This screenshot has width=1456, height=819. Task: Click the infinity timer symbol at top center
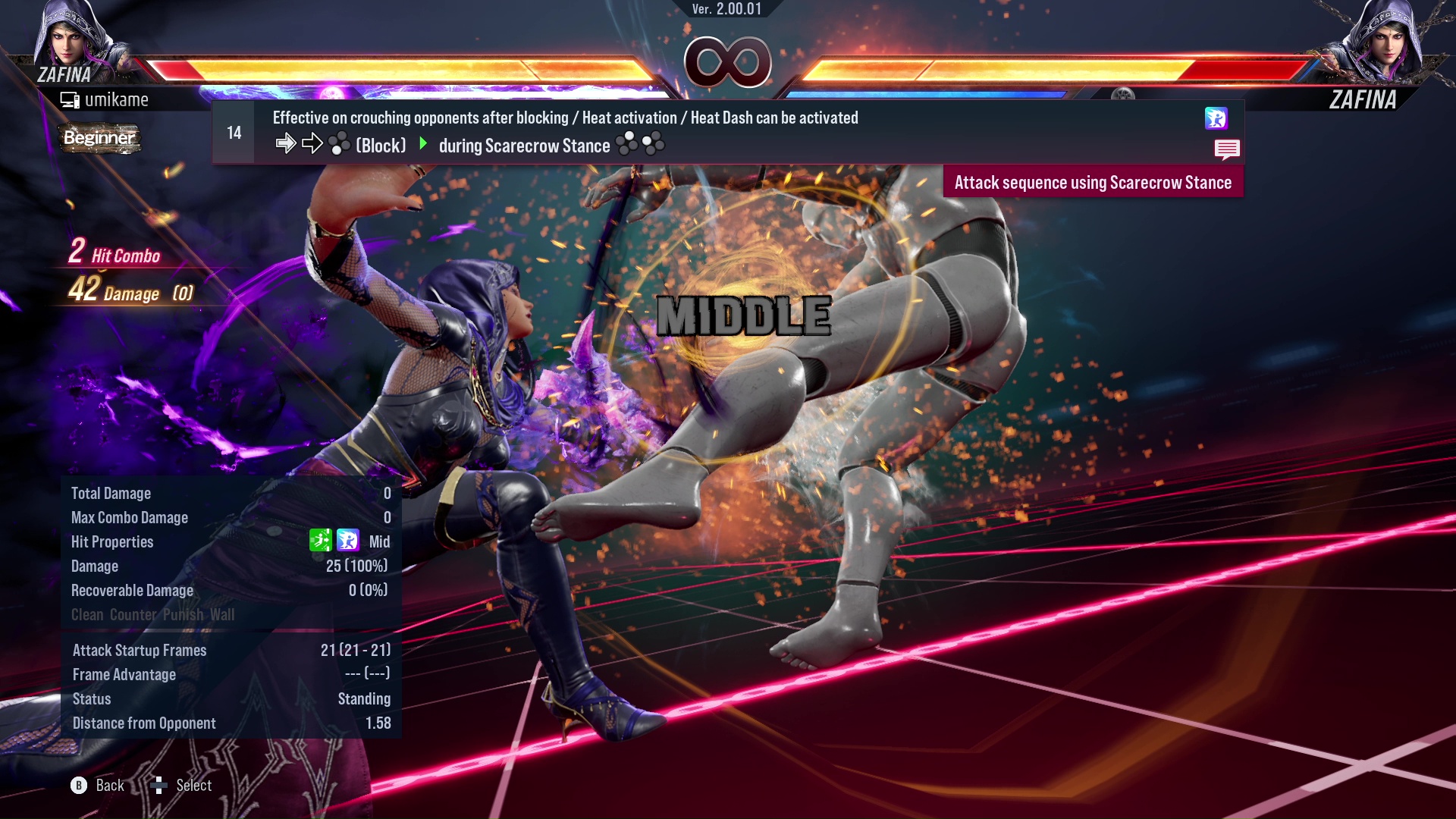pyautogui.click(x=726, y=62)
